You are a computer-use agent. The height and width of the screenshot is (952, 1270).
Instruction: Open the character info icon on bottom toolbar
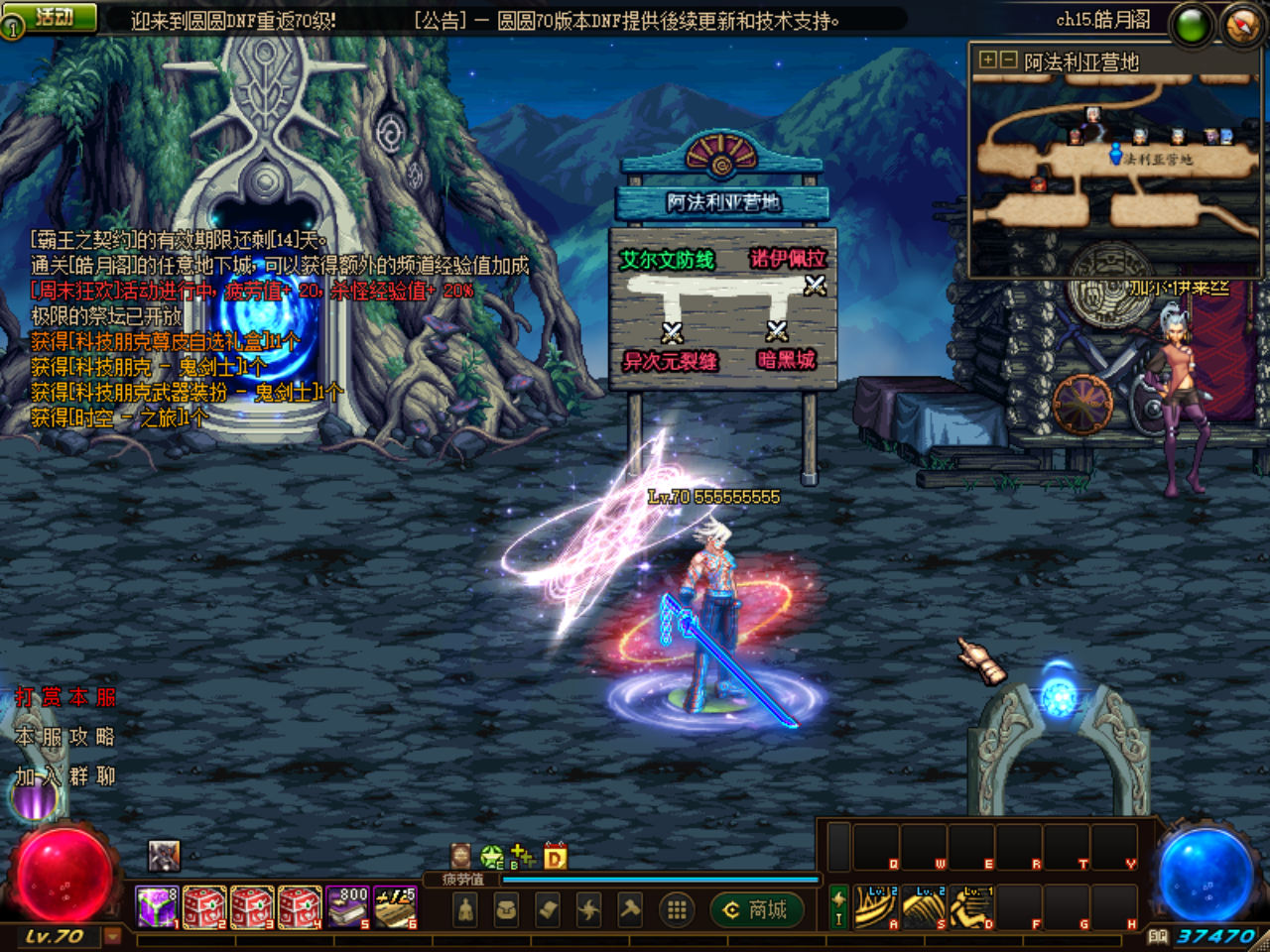coord(466,909)
